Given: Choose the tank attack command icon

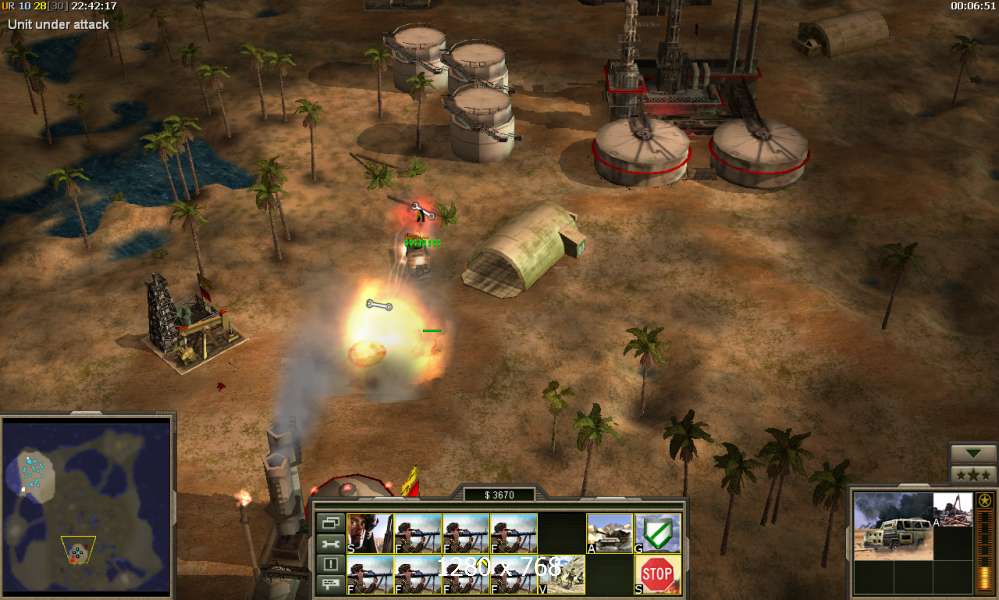Looking at the screenshot, I should click(609, 533).
